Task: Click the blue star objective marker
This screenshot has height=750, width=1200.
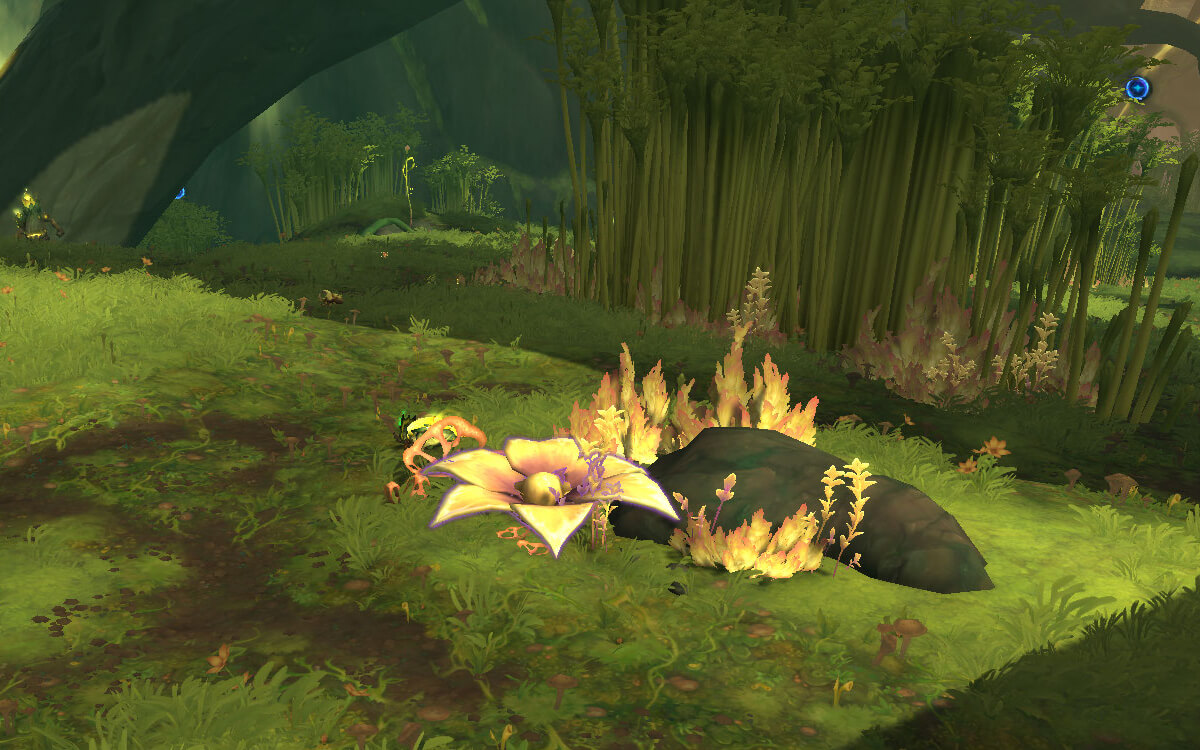Action: 1137,89
